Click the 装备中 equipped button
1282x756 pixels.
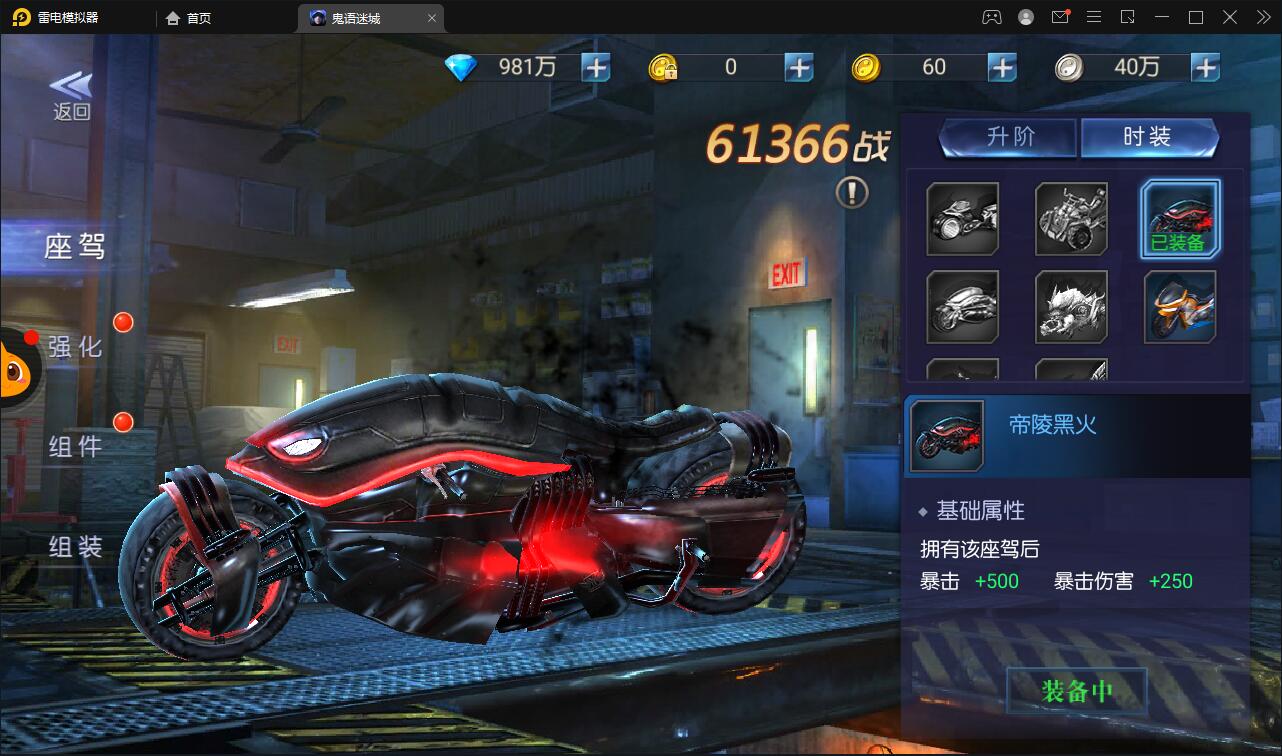tap(1076, 691)
